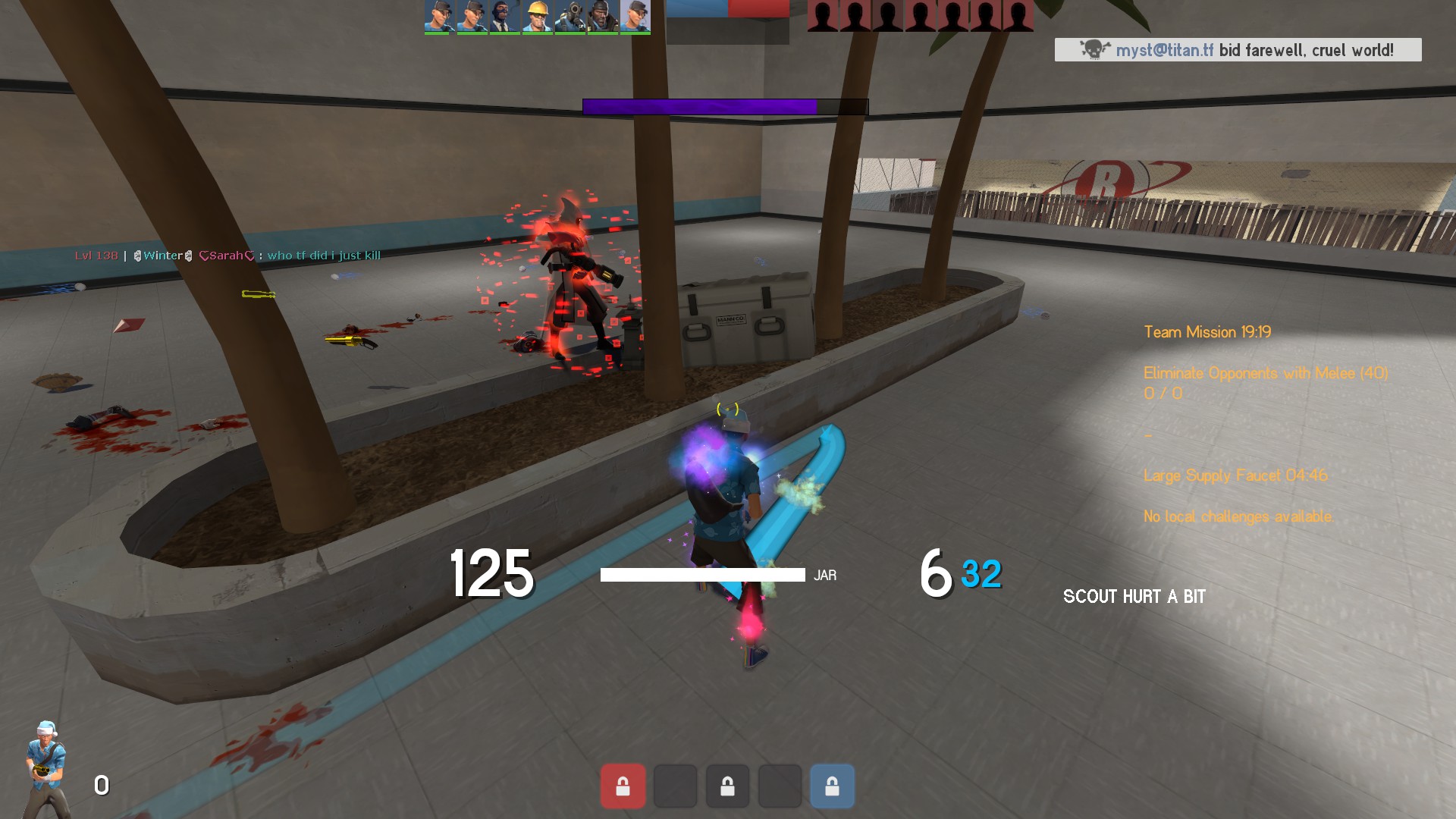Click the myst@titan.tf kill feed notice
Image resolution: width=1456 pixels, height=819 pixels.
point(1238,50)
